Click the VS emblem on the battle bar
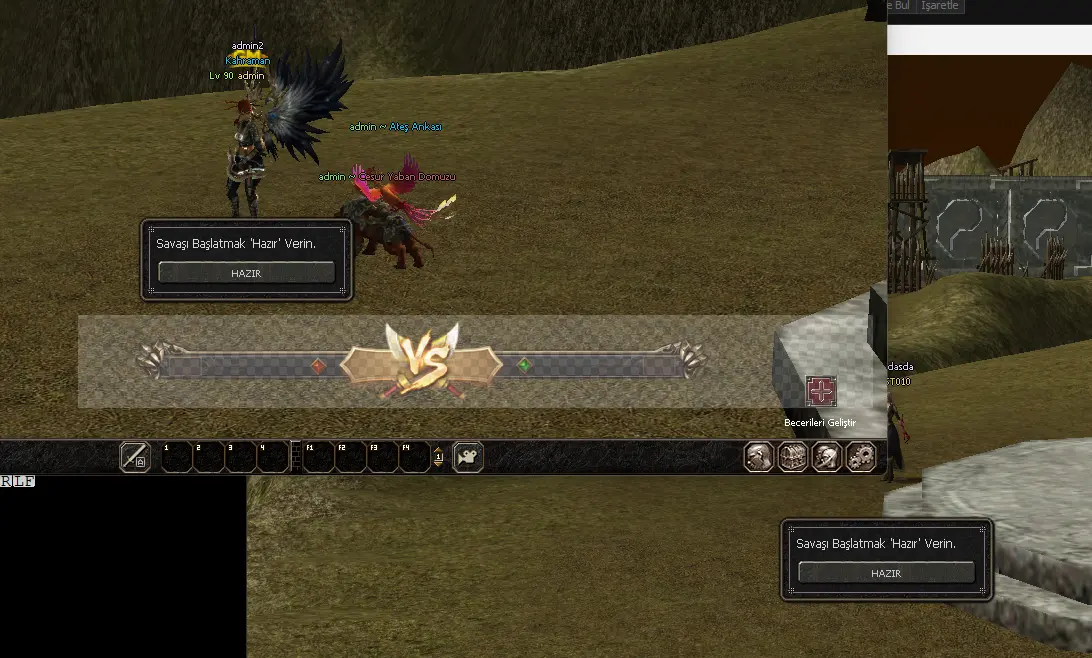The width and height of the screenshot is (1092, 658). [421, 362]
